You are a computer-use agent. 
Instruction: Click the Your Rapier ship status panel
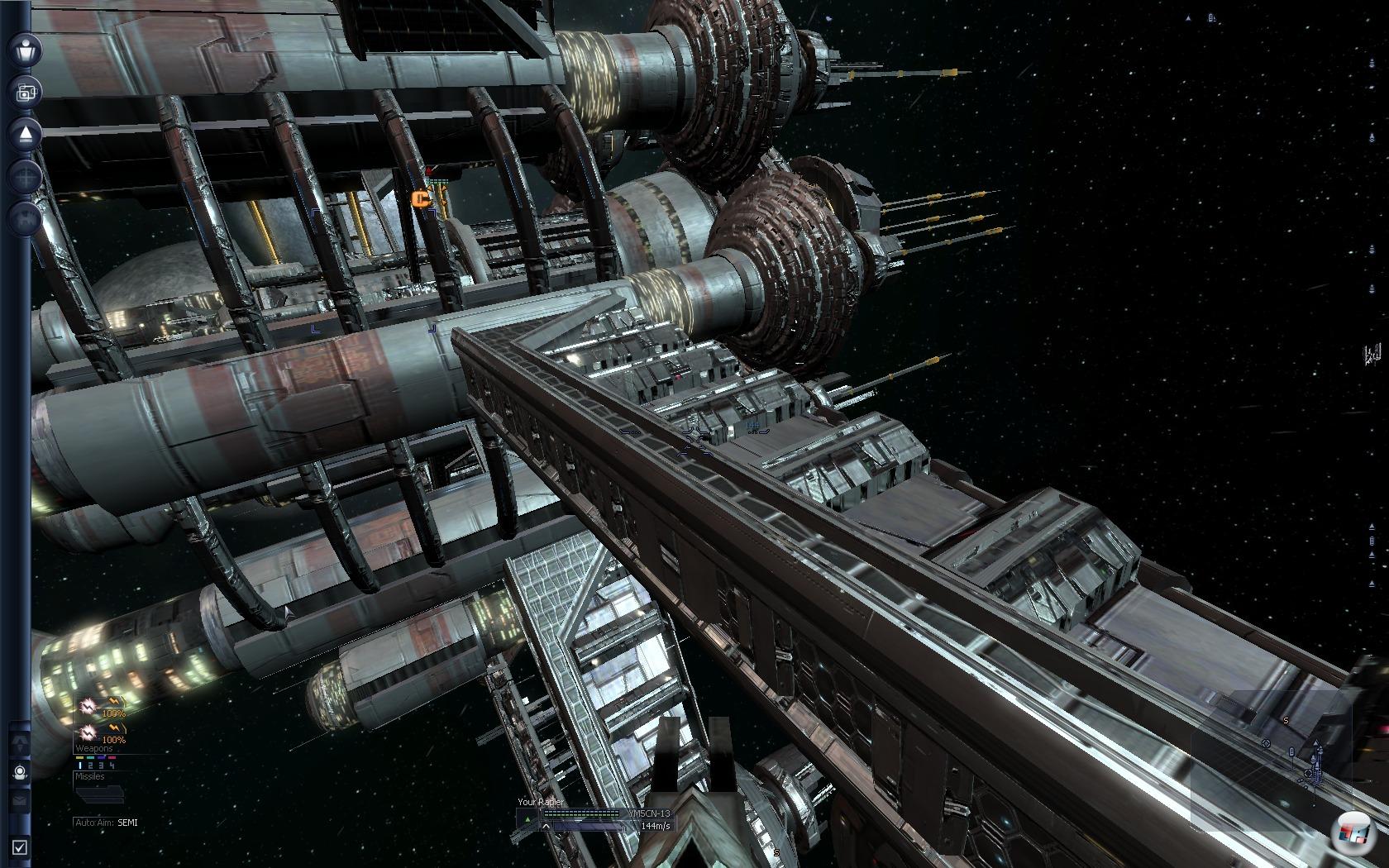(x=594, y=818)
